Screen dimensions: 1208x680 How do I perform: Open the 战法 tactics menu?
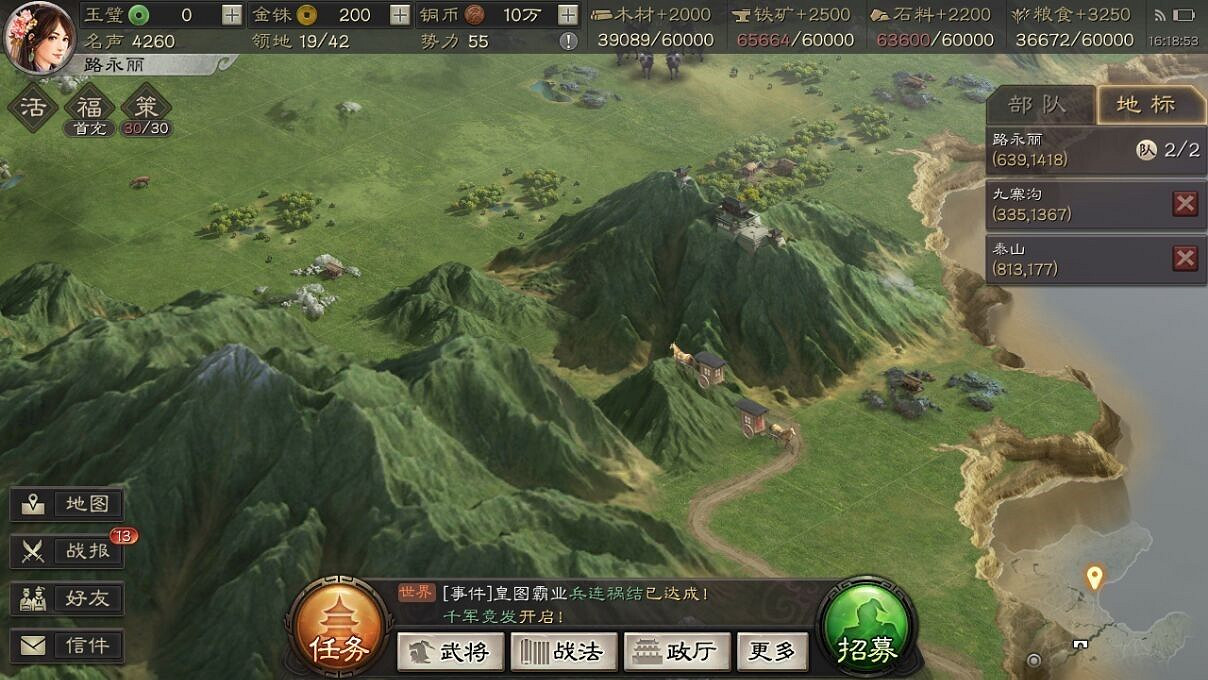point(564,651)
